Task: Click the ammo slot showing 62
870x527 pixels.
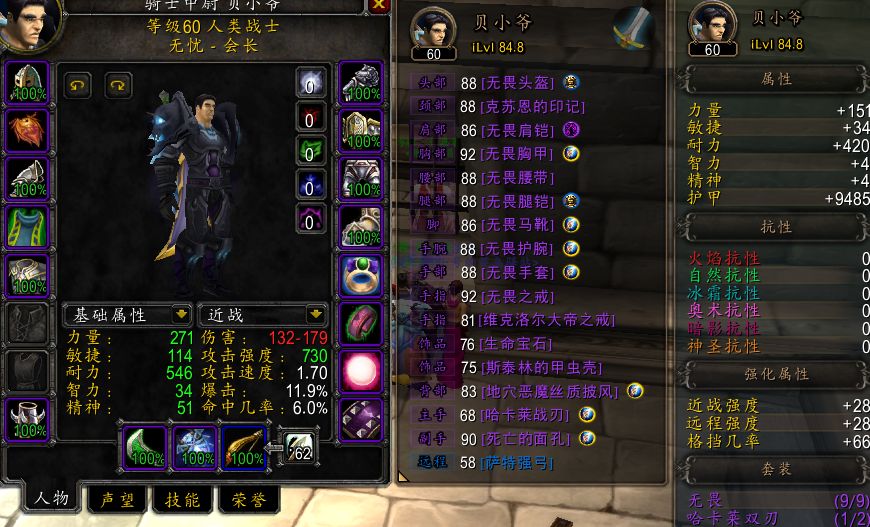Action: [297, 449]
